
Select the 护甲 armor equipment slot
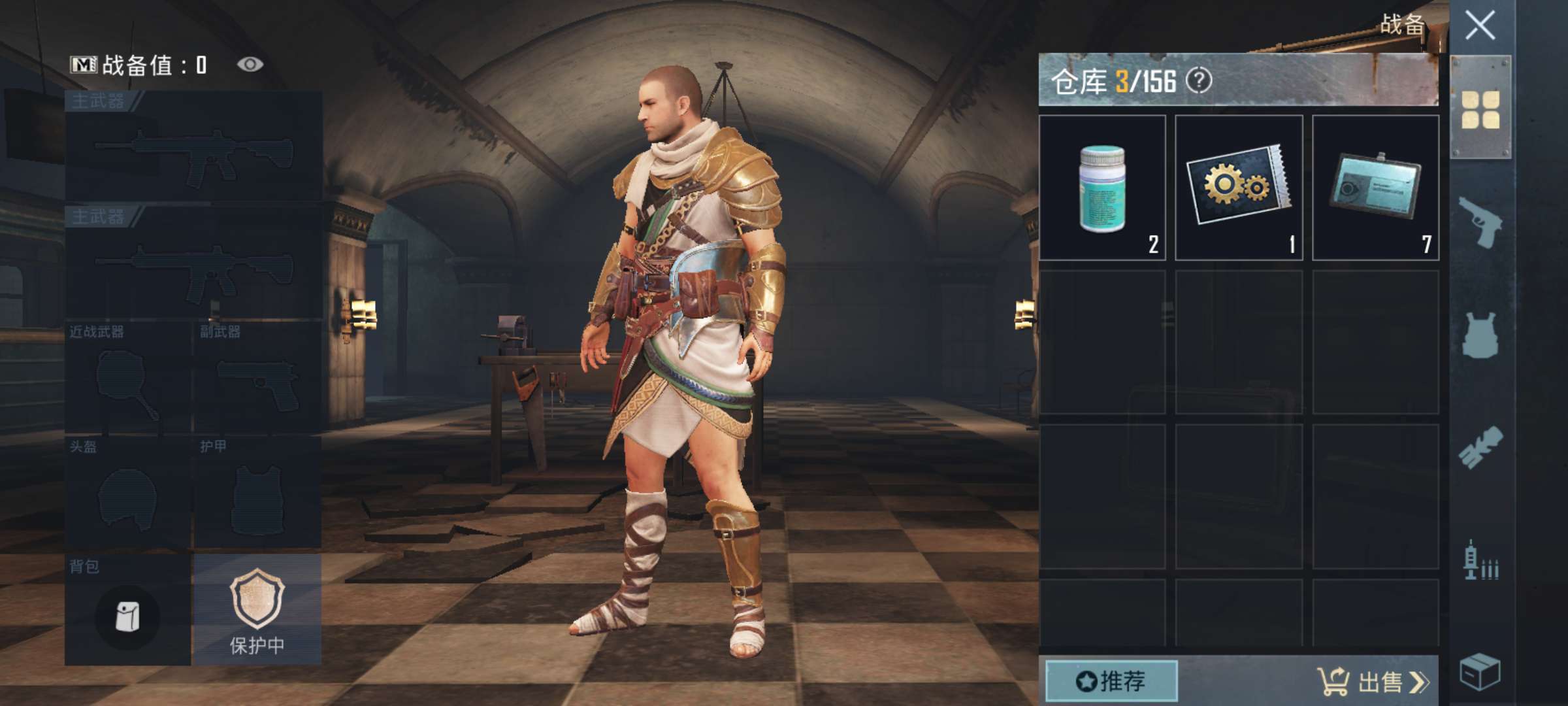[x=257, y=494]
